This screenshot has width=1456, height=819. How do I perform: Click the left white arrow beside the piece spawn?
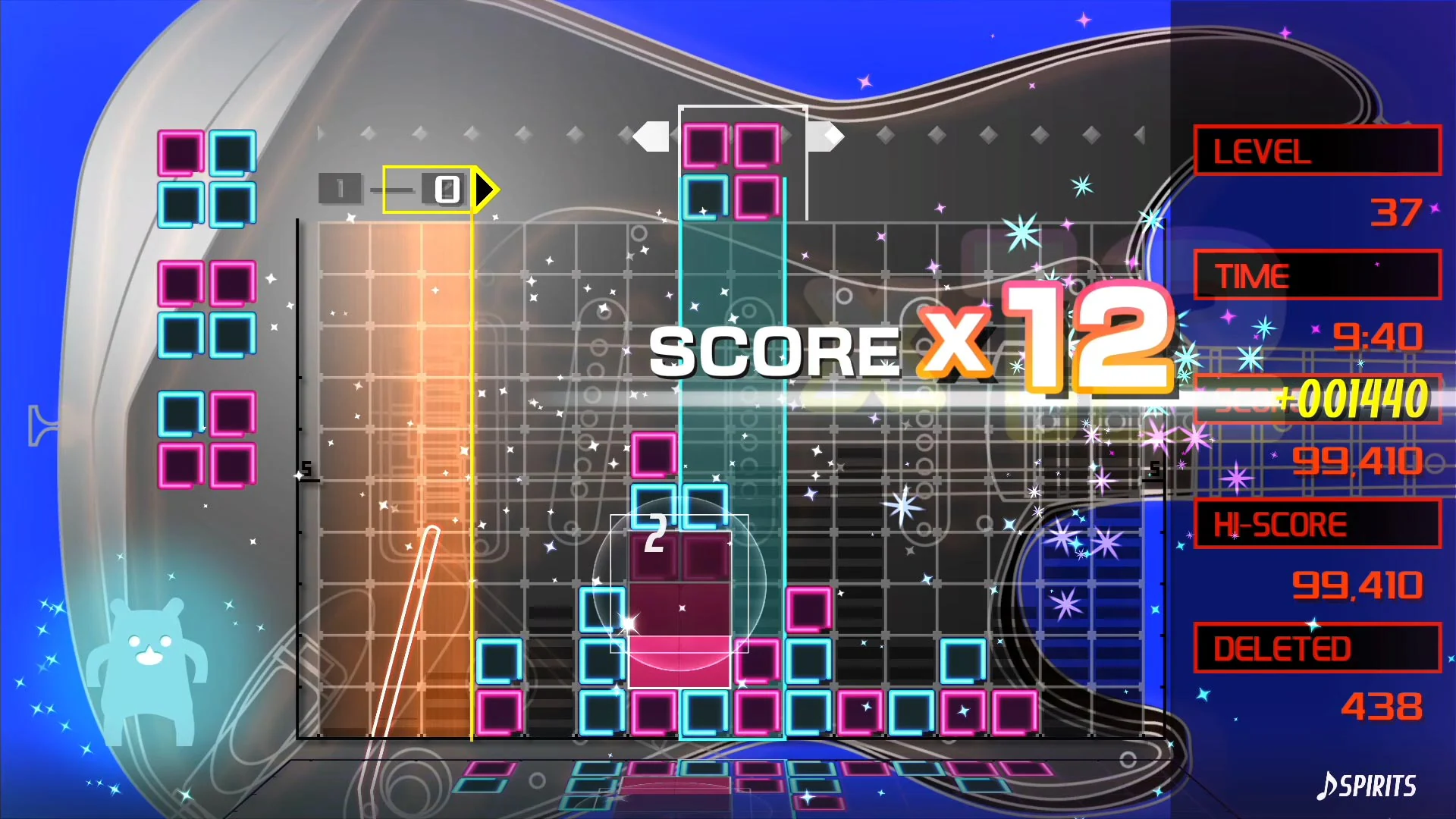pyautogui.click(x=652, y=136)
